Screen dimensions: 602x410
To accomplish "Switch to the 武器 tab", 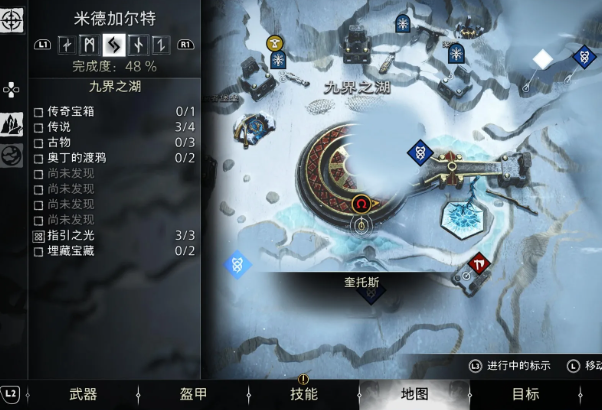I will (83, 394).
